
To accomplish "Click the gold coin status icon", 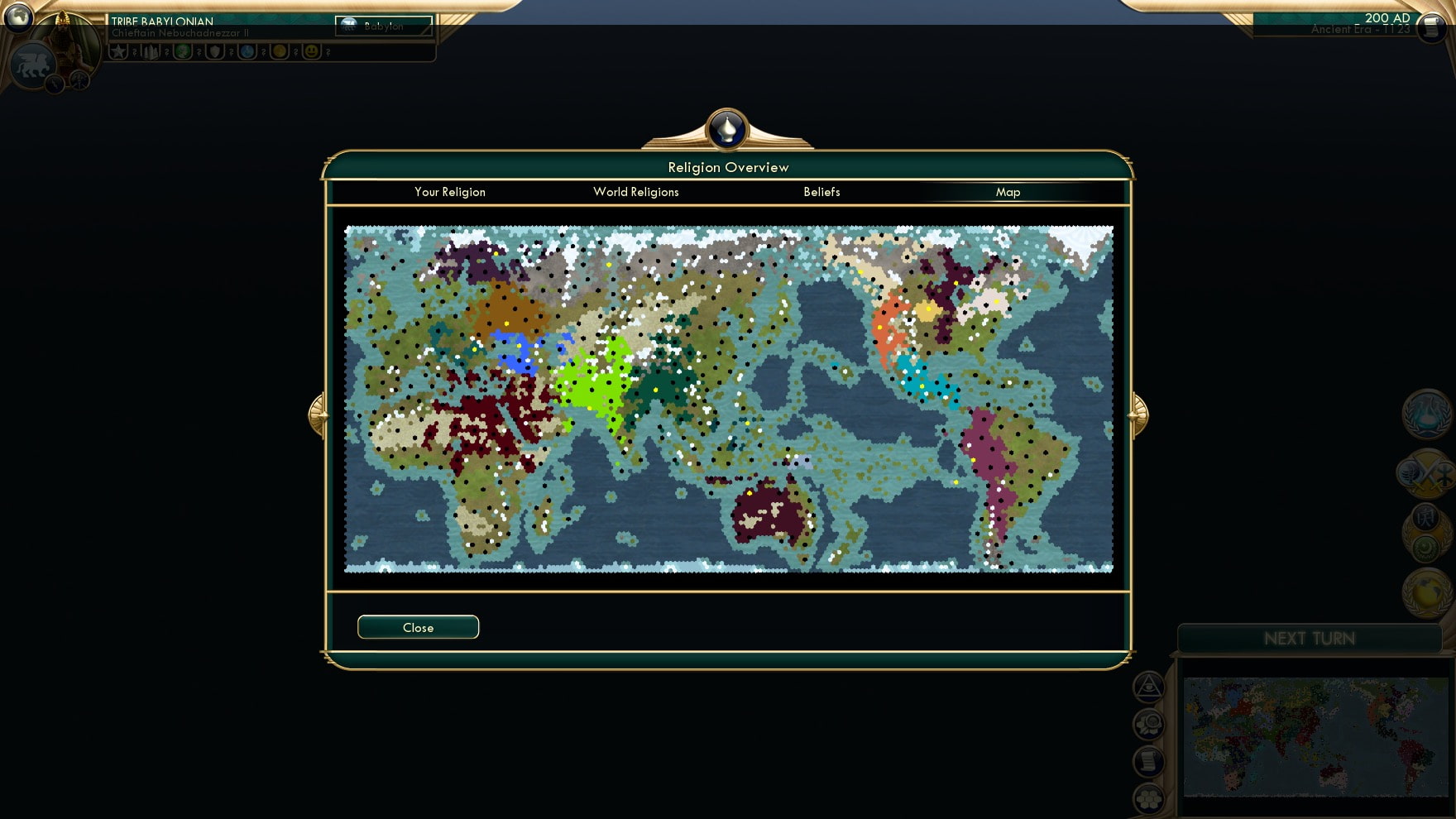I will click(x=279, y=51).
